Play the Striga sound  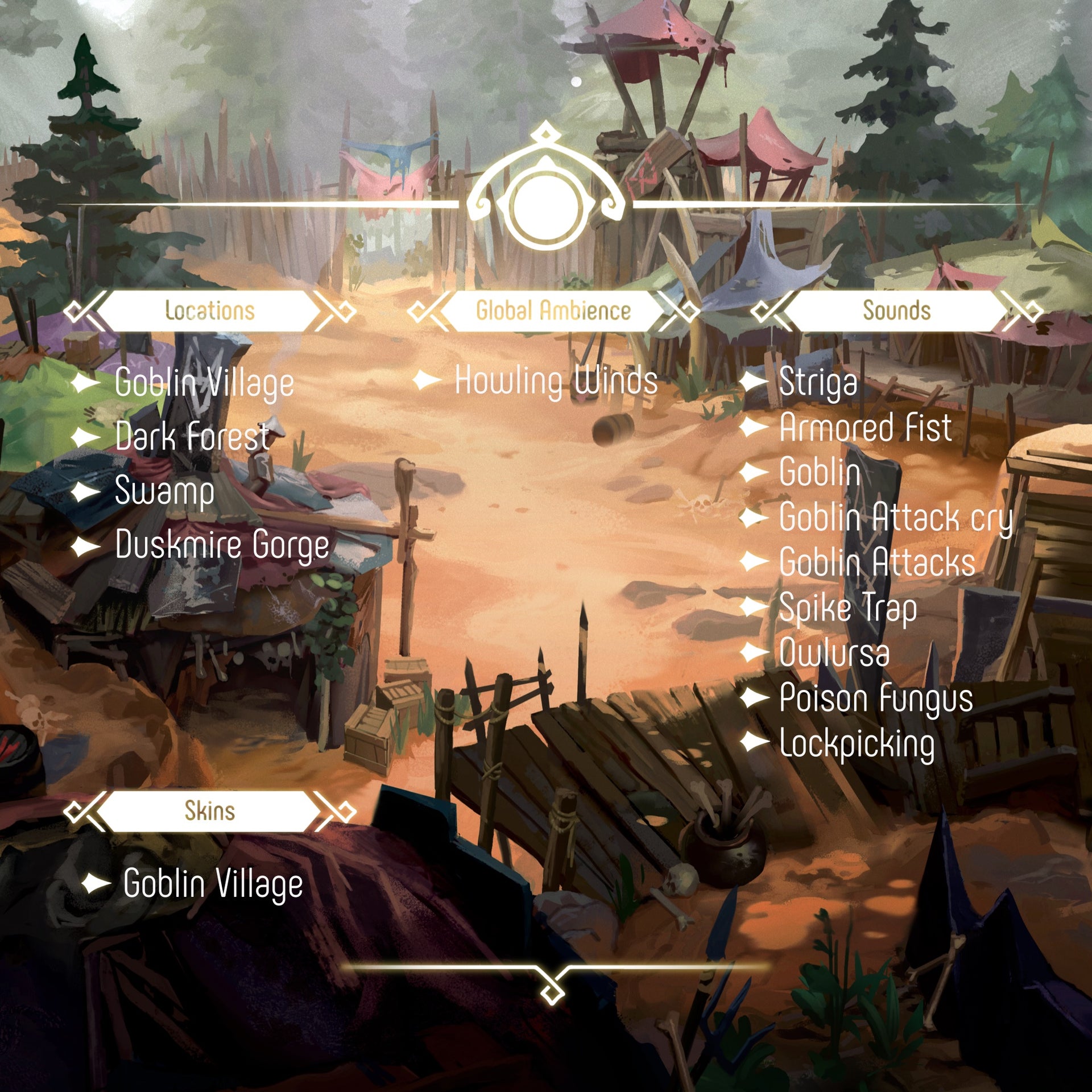[818, 382]
